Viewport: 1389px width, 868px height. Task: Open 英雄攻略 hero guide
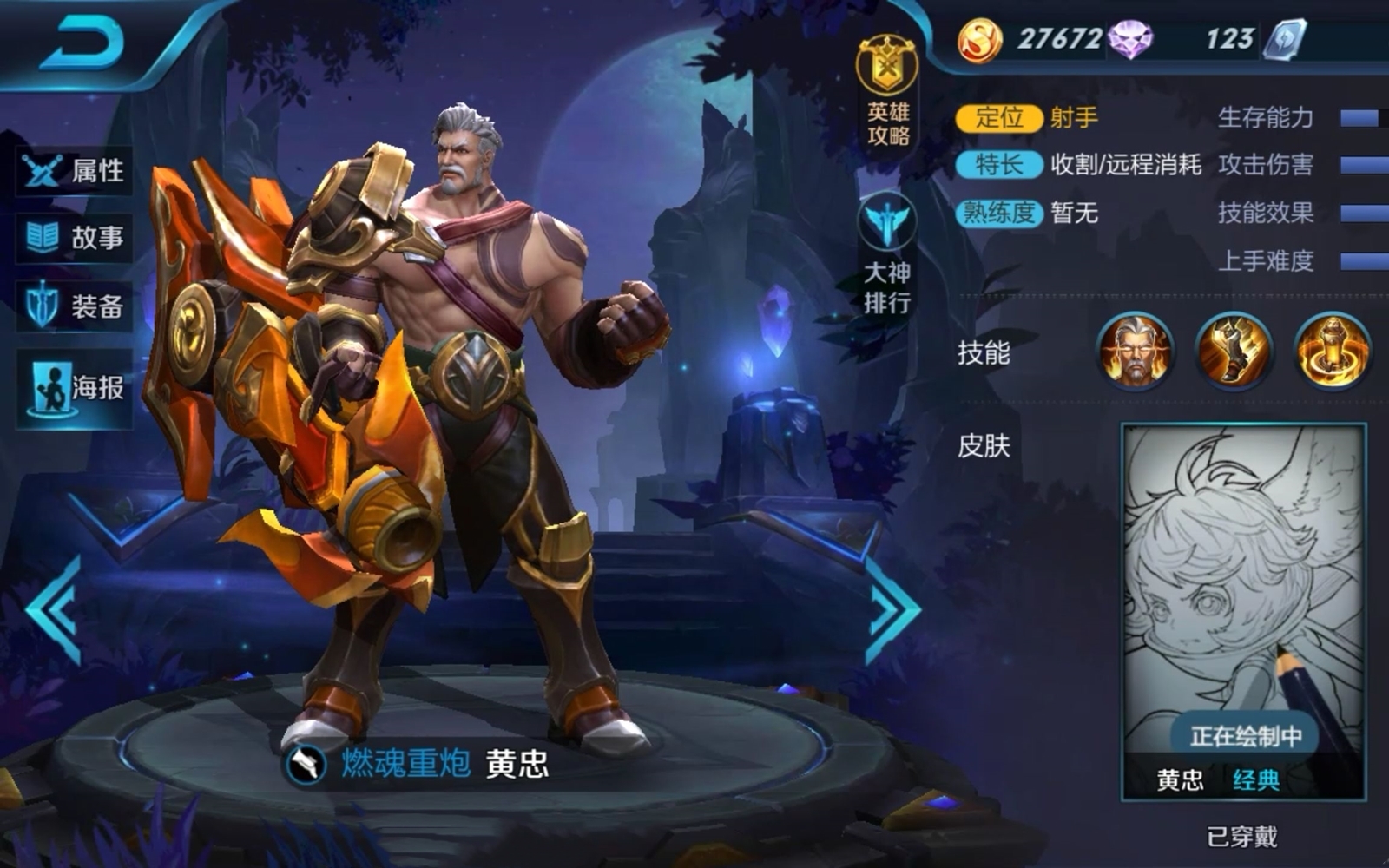click(x=887, y=91)
